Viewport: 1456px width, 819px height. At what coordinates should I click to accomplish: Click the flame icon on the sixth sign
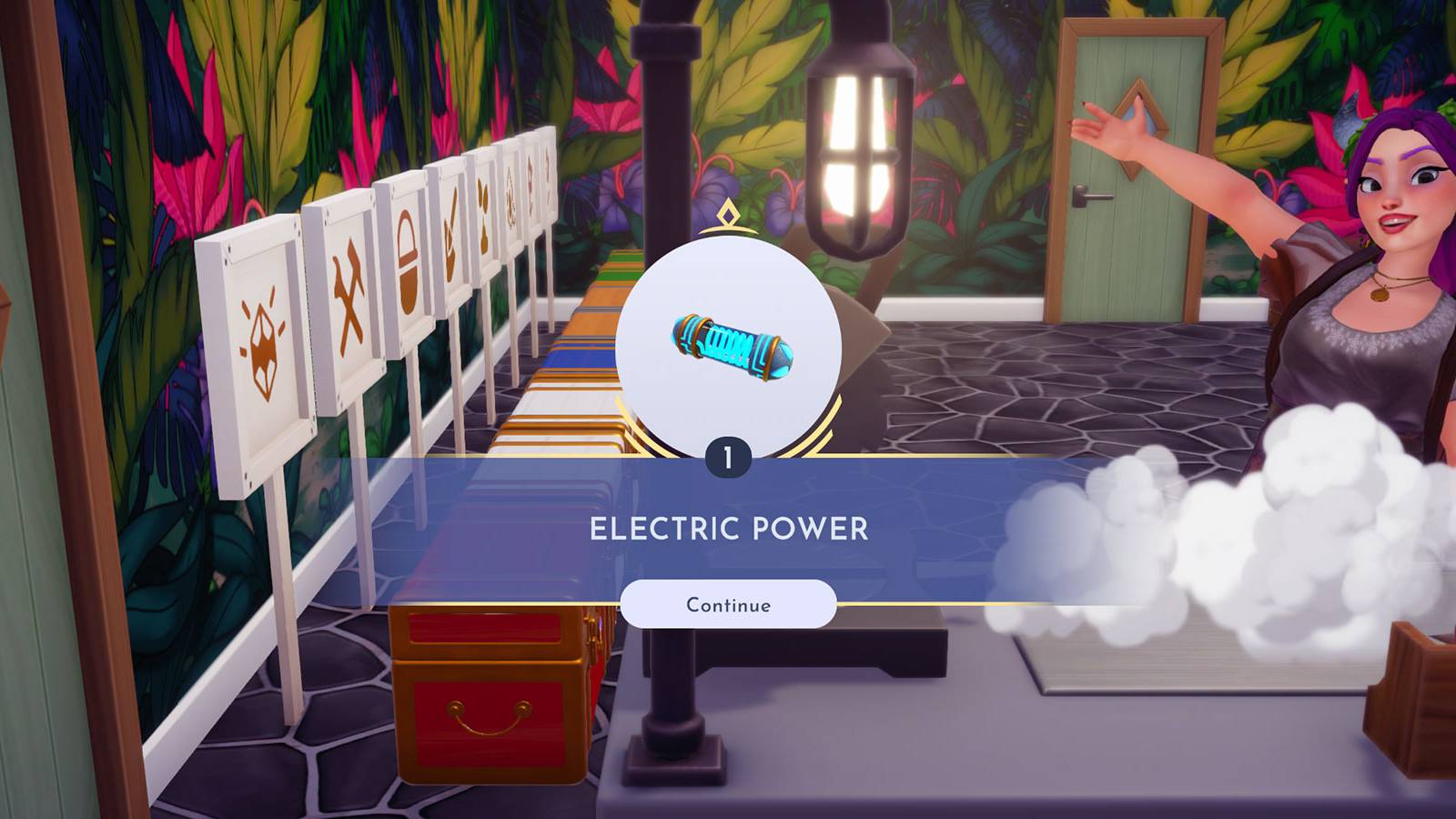(x=511, y=207)
